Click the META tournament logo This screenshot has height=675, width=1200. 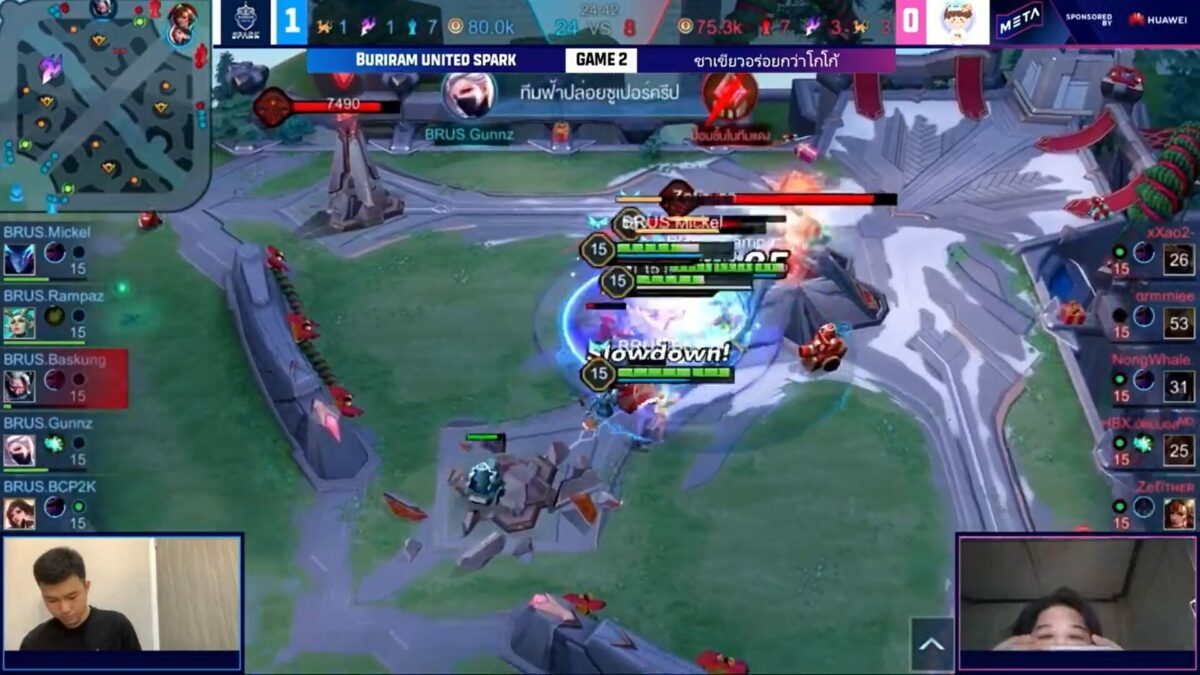[x=1019, y=22]
